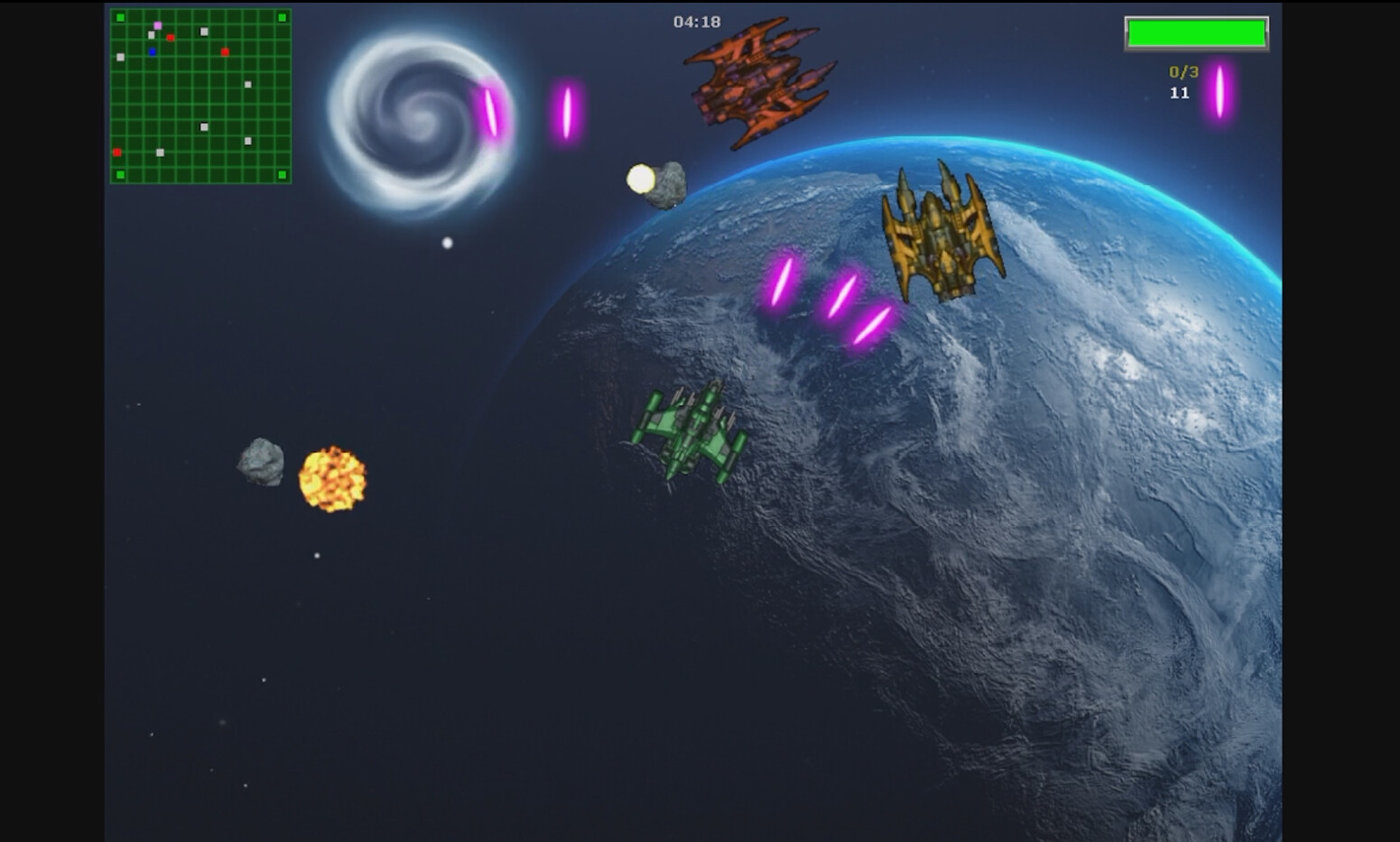Click a gray asteroid blip on the minimap
This screenshot has width=1400, height=842.
[x=203, y=32]
